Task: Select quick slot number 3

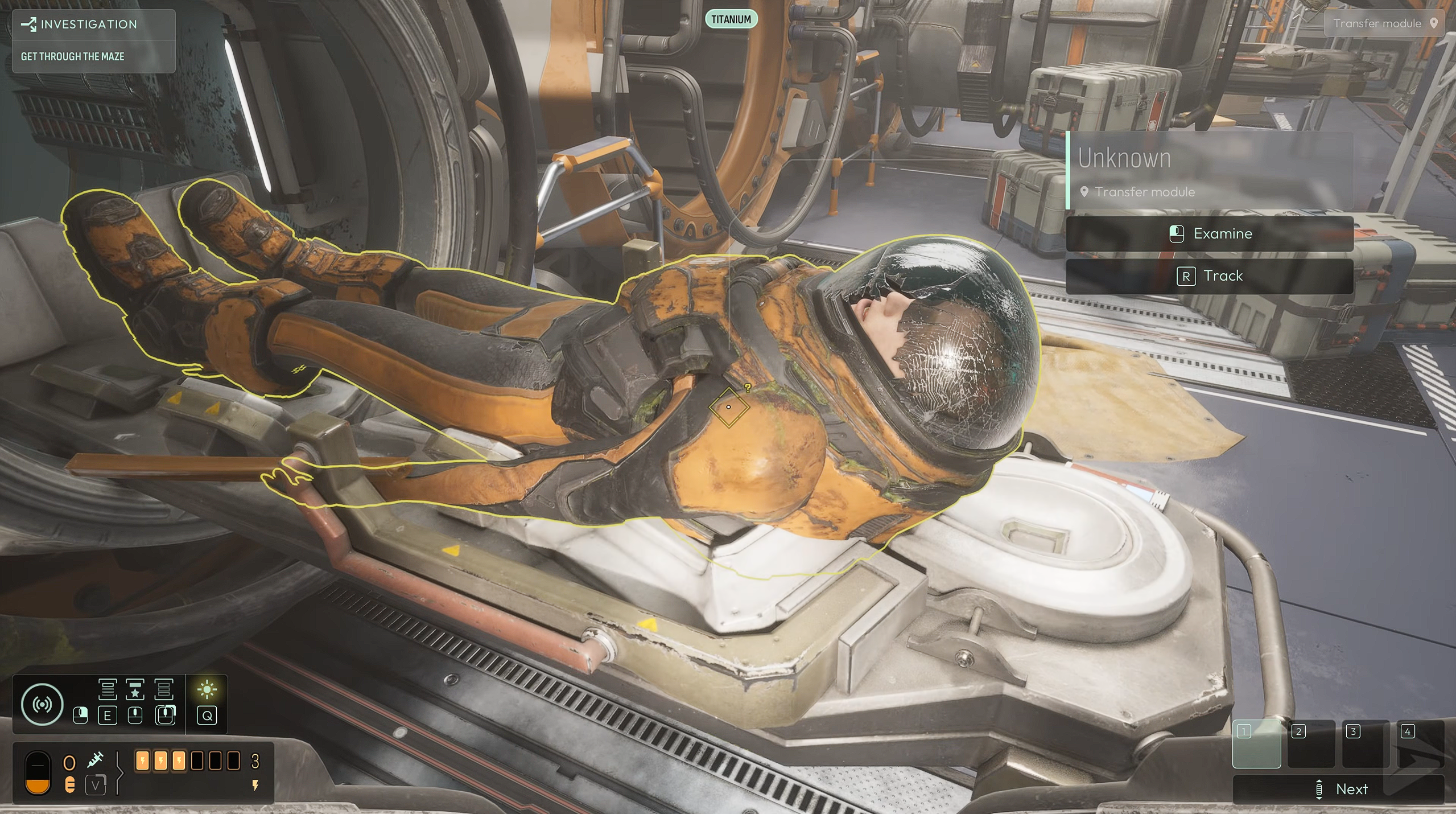Action: click(1364, 743)
